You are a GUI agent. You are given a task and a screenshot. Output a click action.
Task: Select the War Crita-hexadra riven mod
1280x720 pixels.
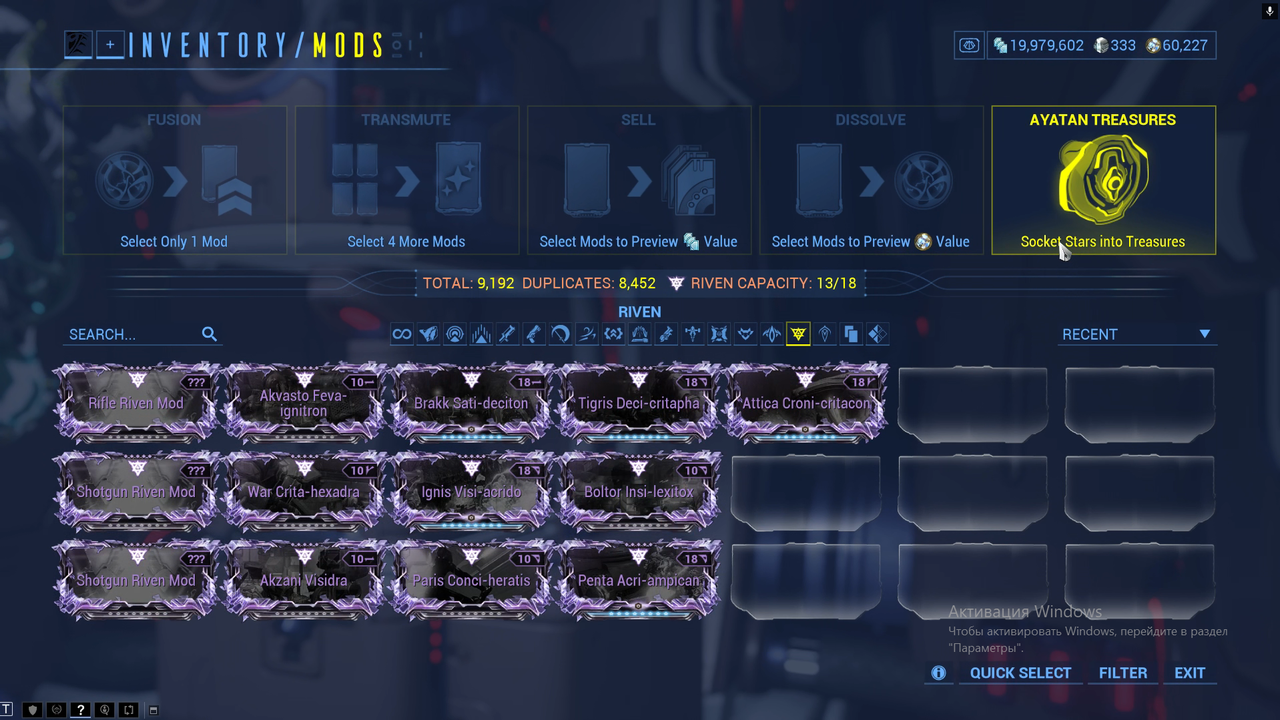pos(303,492)
